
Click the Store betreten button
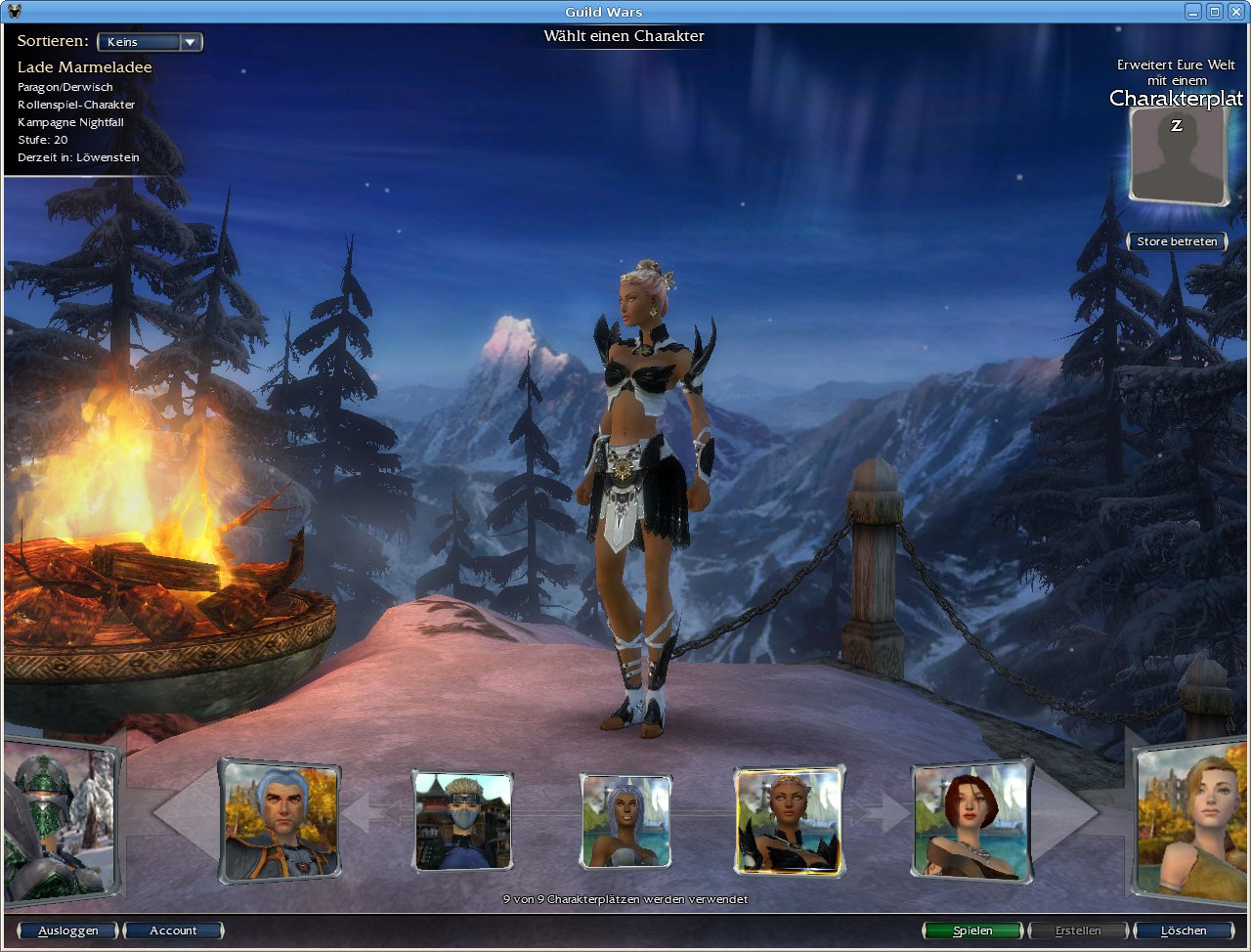tap(1177, 241)
